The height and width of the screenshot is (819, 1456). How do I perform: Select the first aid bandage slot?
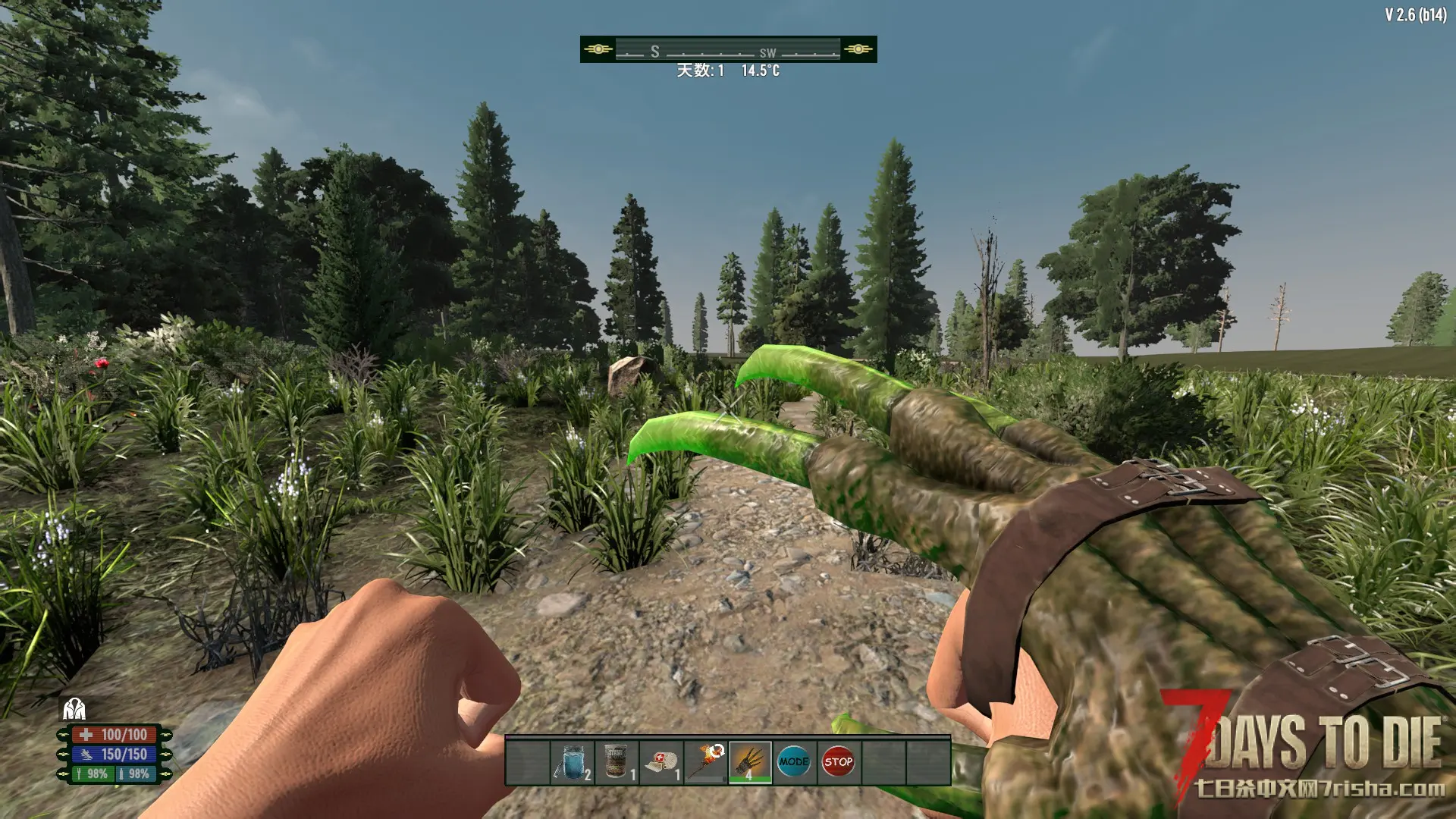point(661,762)
